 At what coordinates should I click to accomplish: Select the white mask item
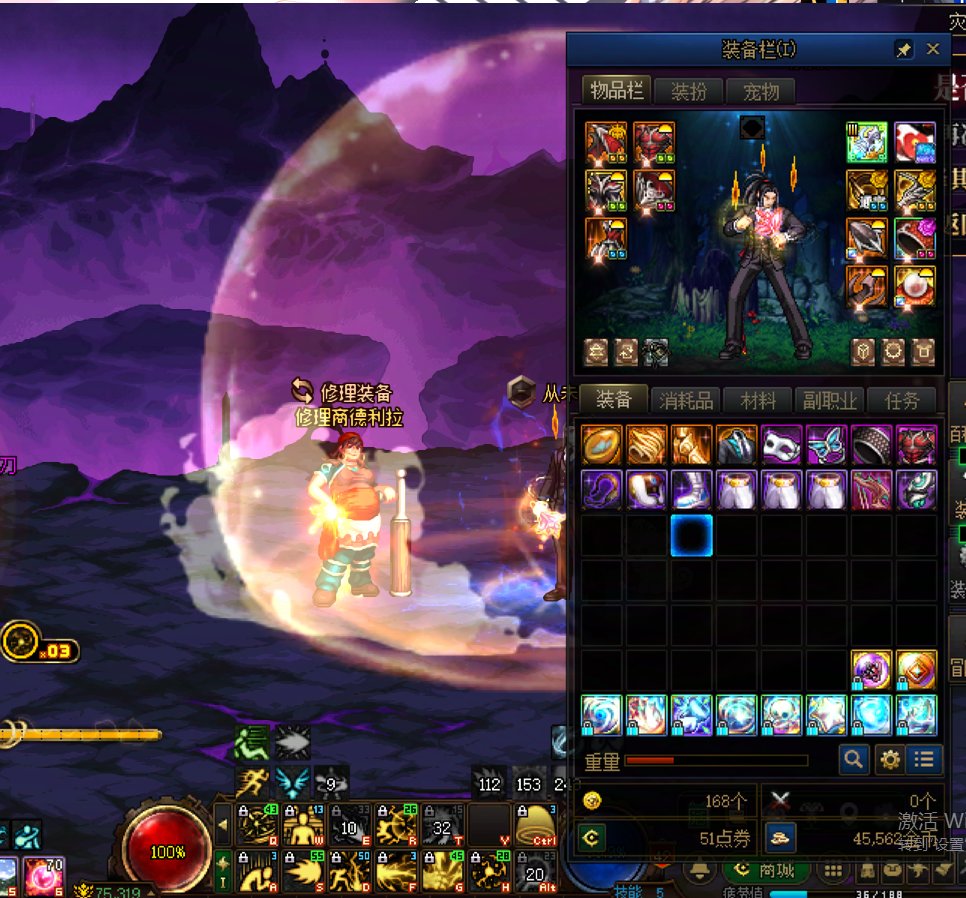[782, 445]
